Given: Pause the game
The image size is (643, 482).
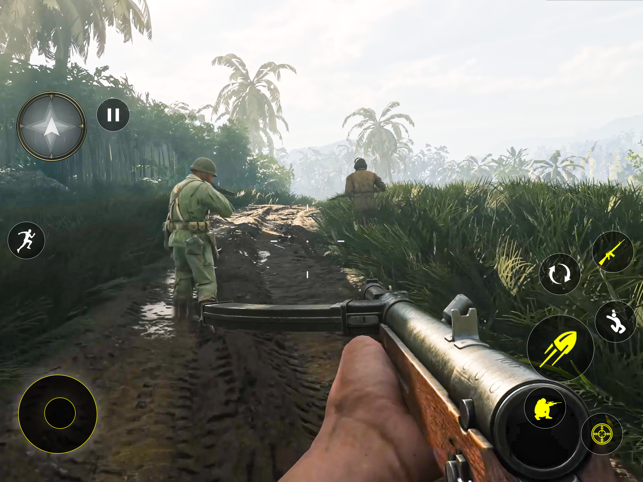Looking at the screenshot, I should point(113,115).
